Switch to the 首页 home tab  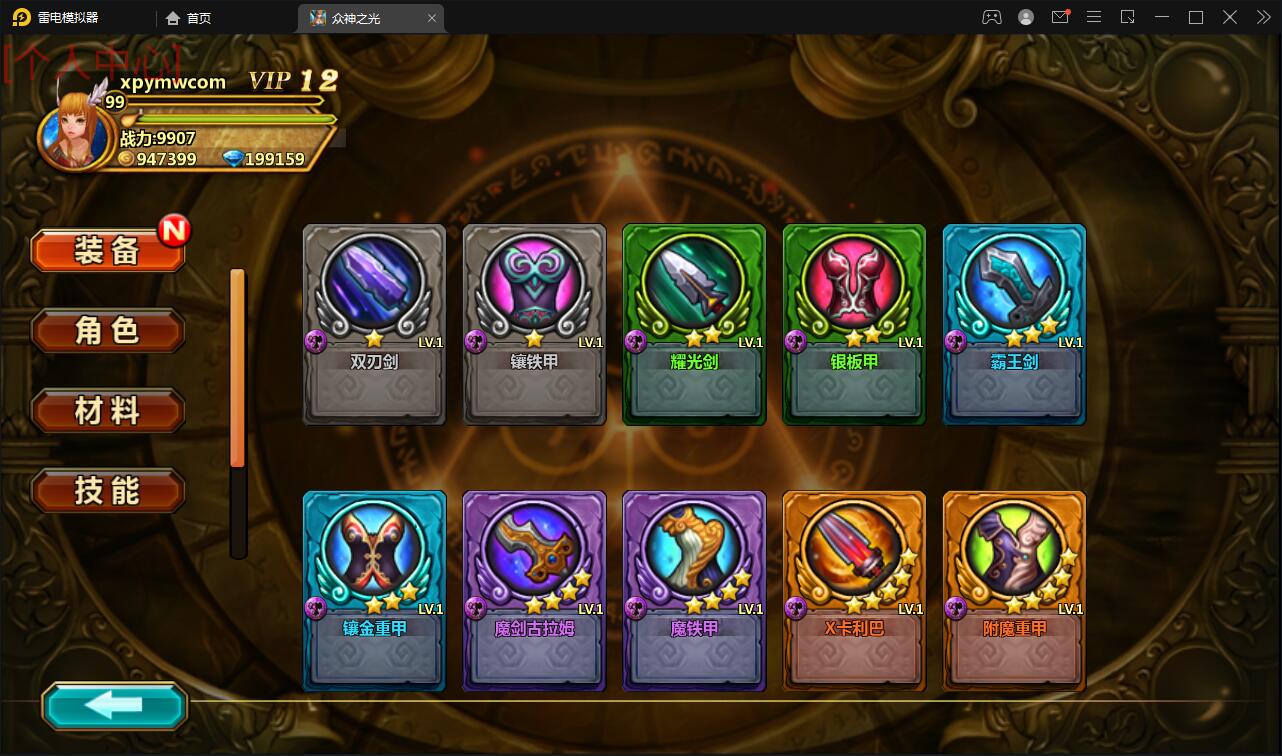189,18
